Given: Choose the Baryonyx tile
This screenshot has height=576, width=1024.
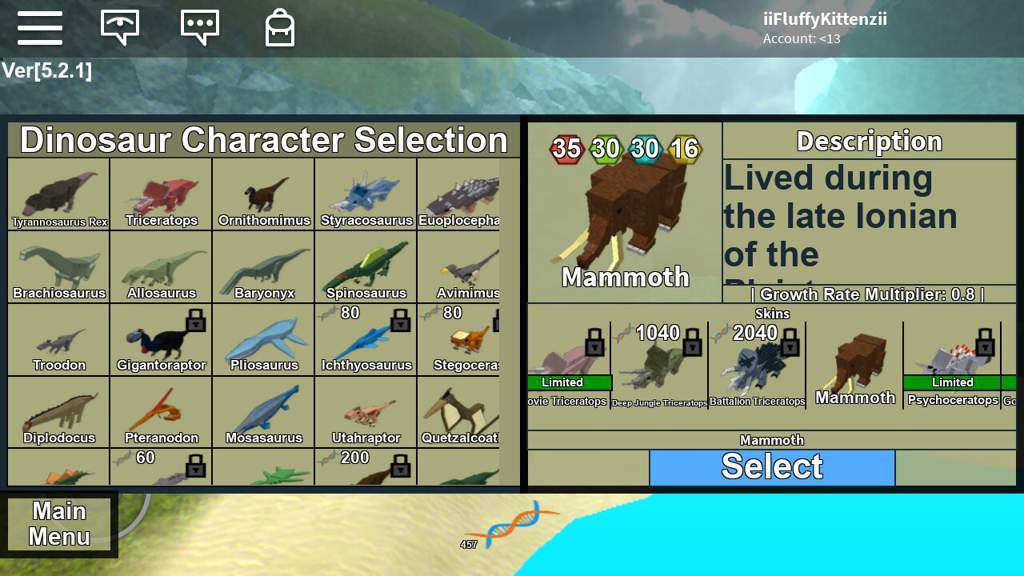Looking at the screenshot, I should [x=264, y=268].
